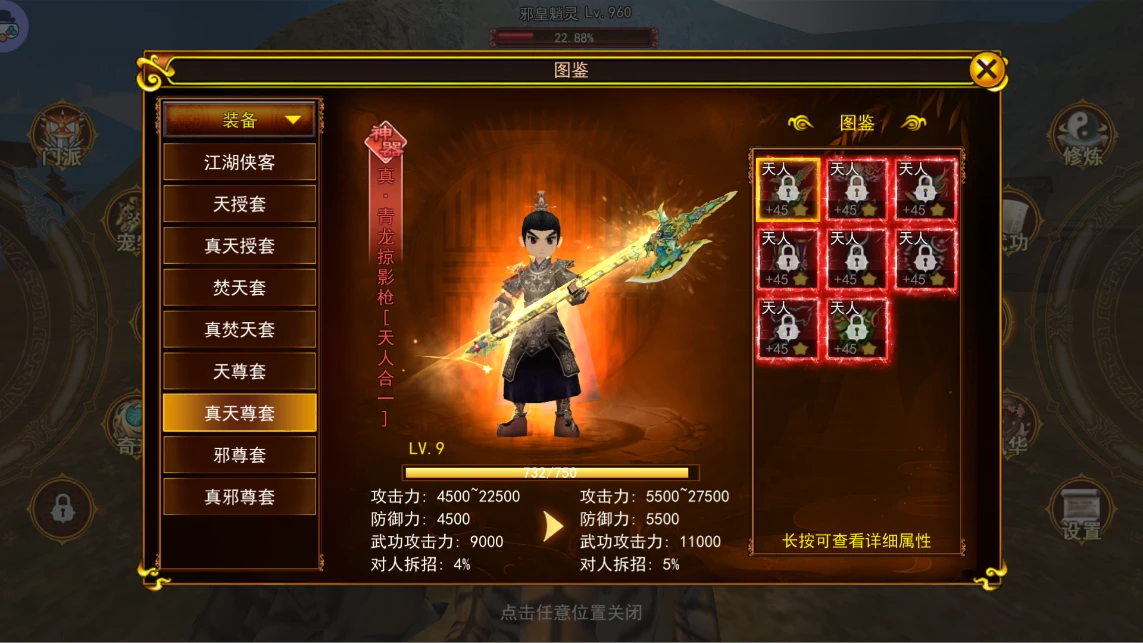The height and width of the screenshot is (643, 1143).
Task: Show the 焚天套 set
Action: pyautogui.click(x=240, y=288)
